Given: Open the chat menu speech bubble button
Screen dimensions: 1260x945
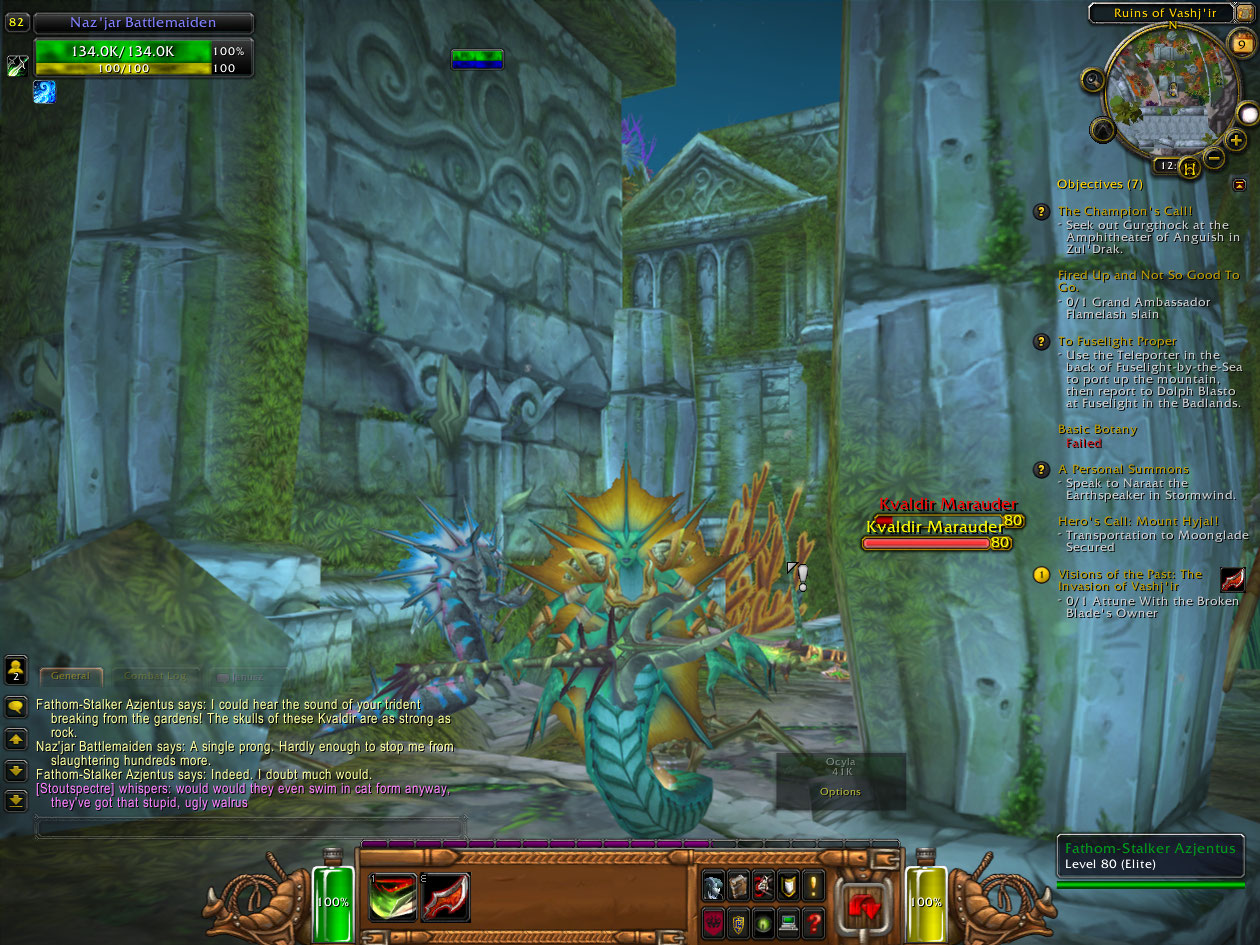Looking at the screenshot, I should [15, 707].
